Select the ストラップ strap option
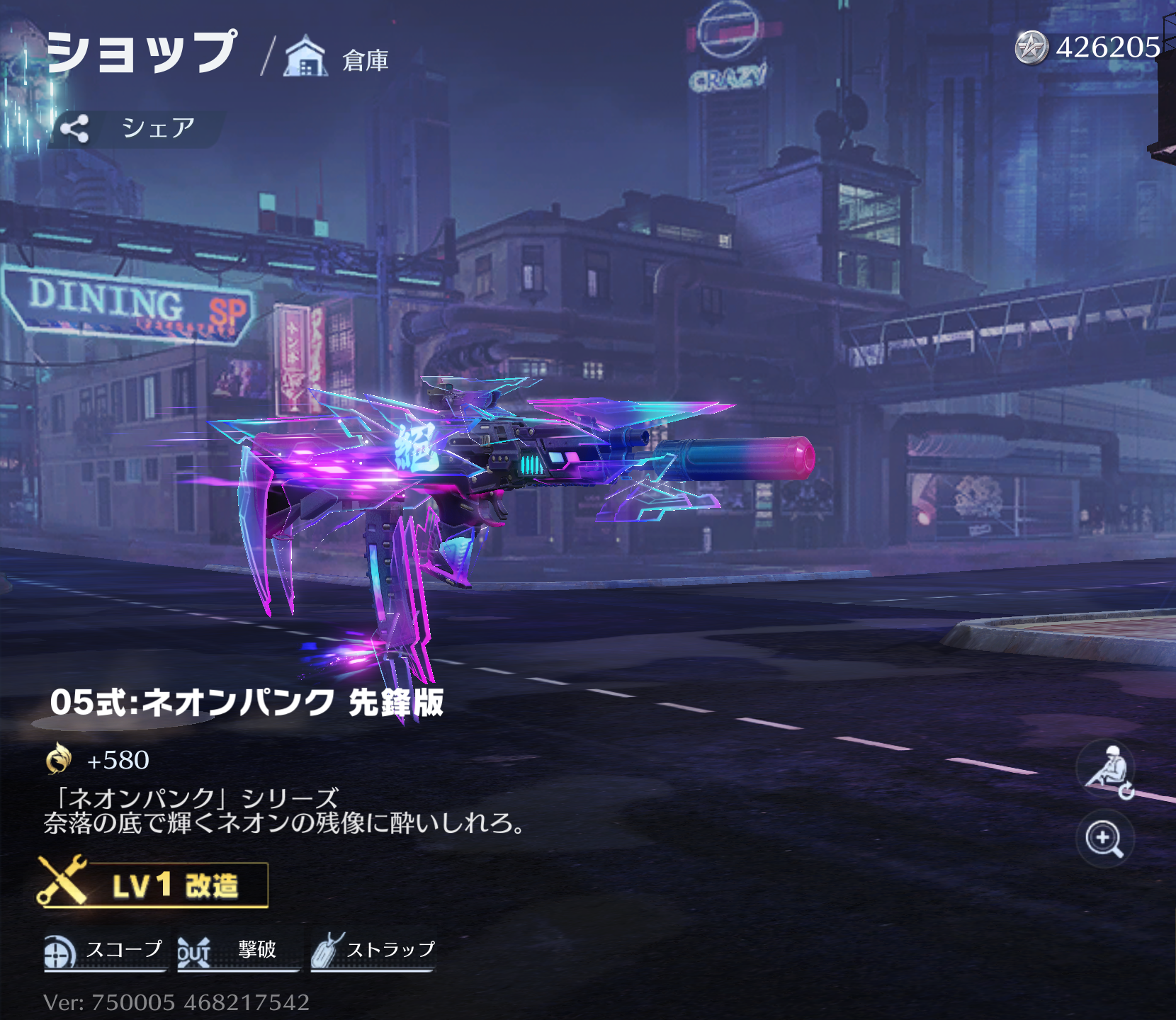Viewport: 1176px width, 1020px height. click(x=373, y=951)
